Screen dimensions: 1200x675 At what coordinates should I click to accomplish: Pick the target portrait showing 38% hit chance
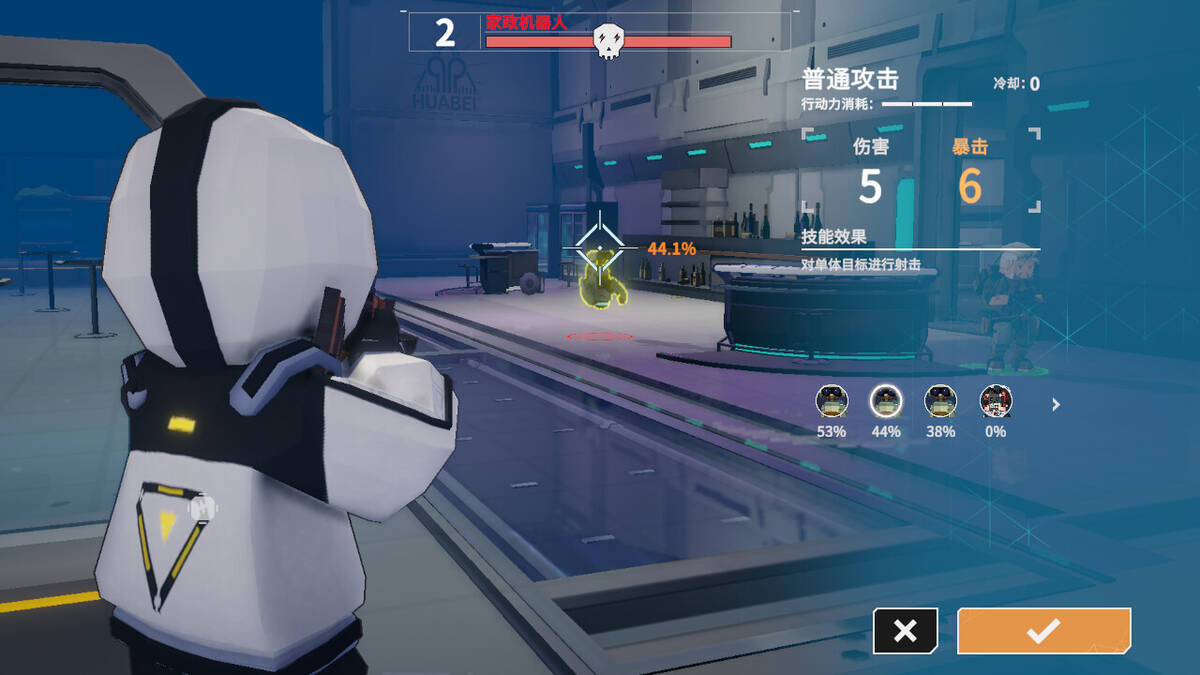[x=940, y=401]
